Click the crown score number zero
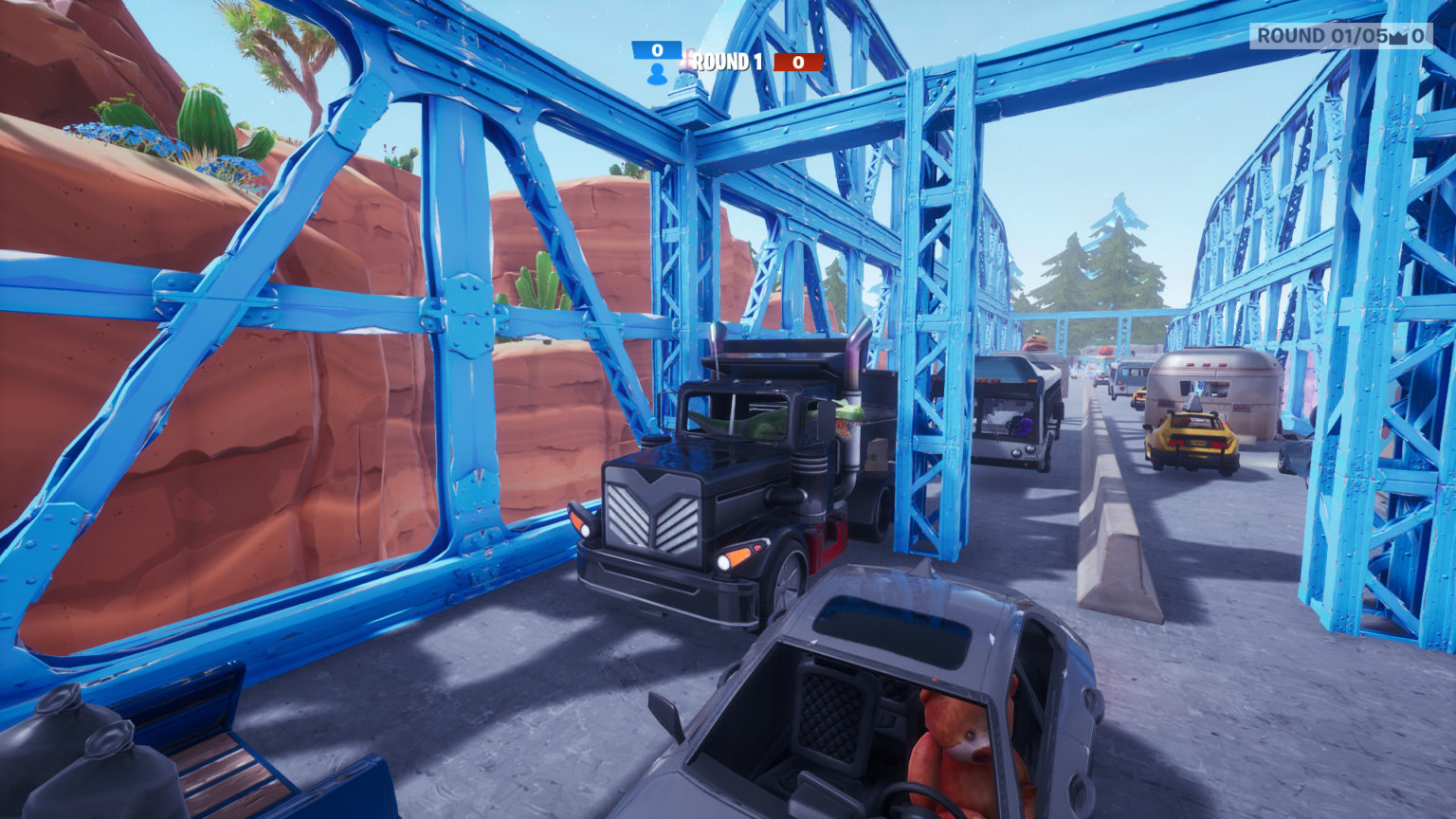The height and width of the screenshot is (819, 1456). pos(1420,35)
